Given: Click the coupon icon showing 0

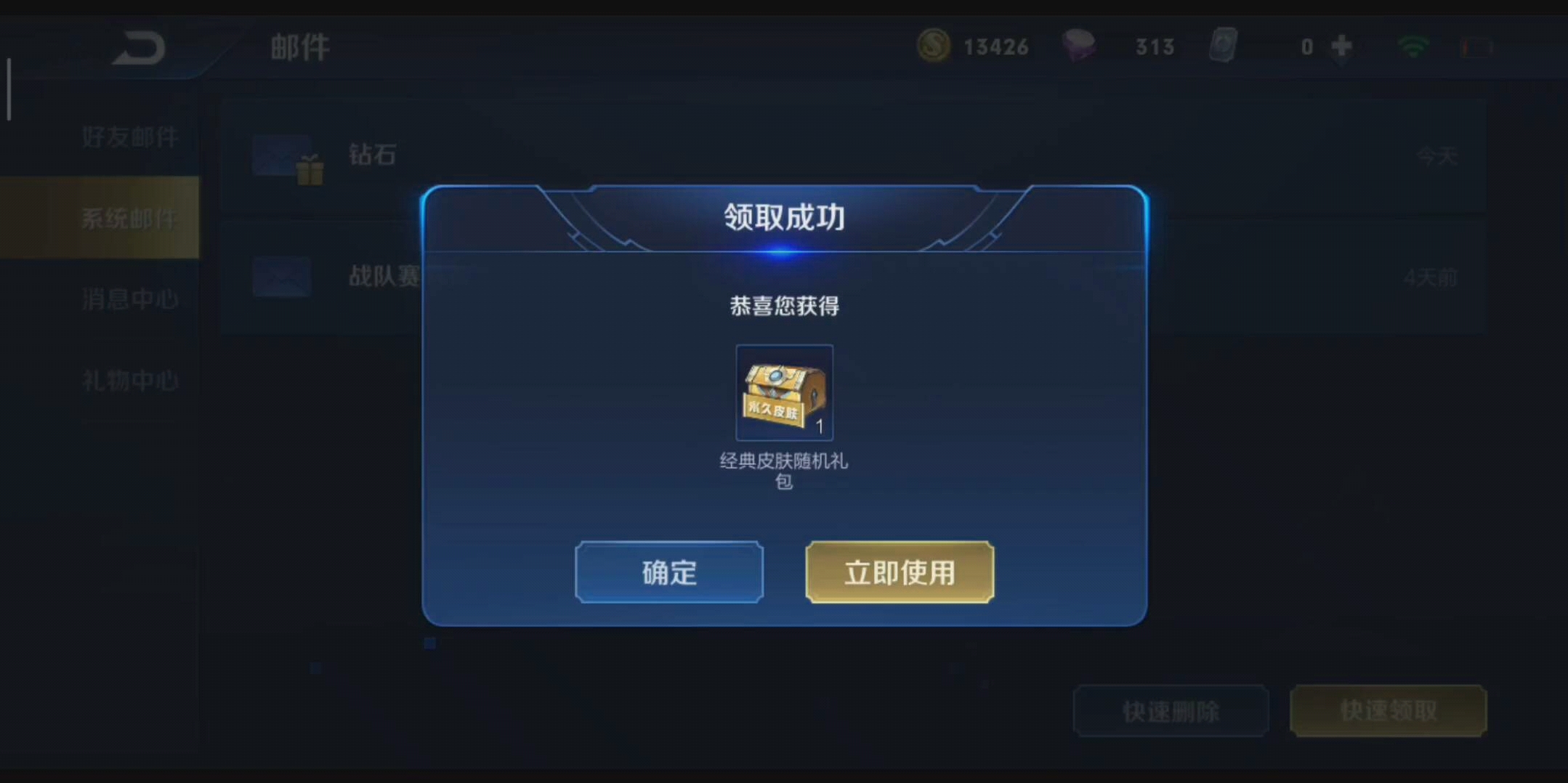Looking at the screenshot, I should [1224, 46].
